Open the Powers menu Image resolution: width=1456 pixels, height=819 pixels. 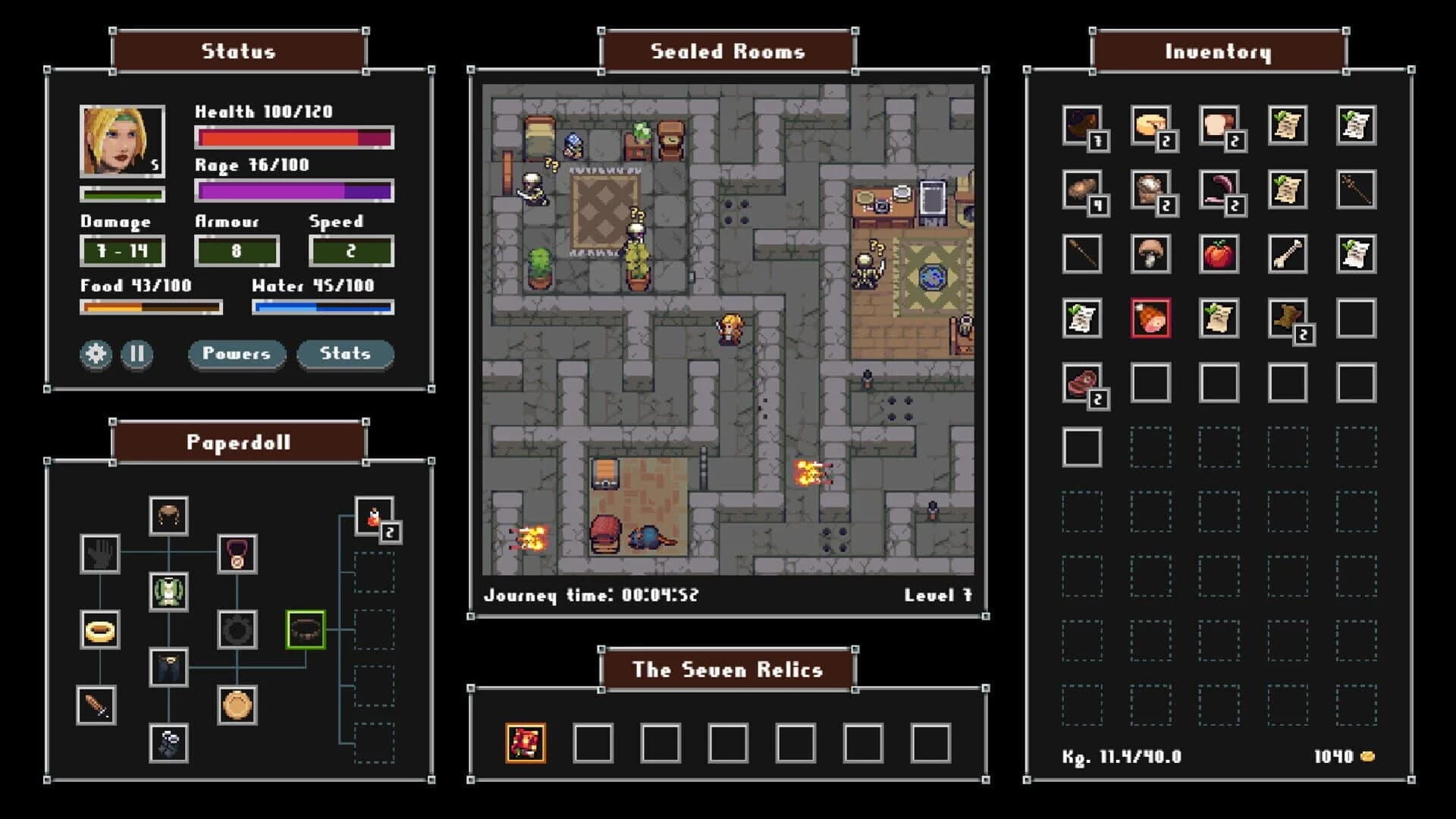[237, 353]
